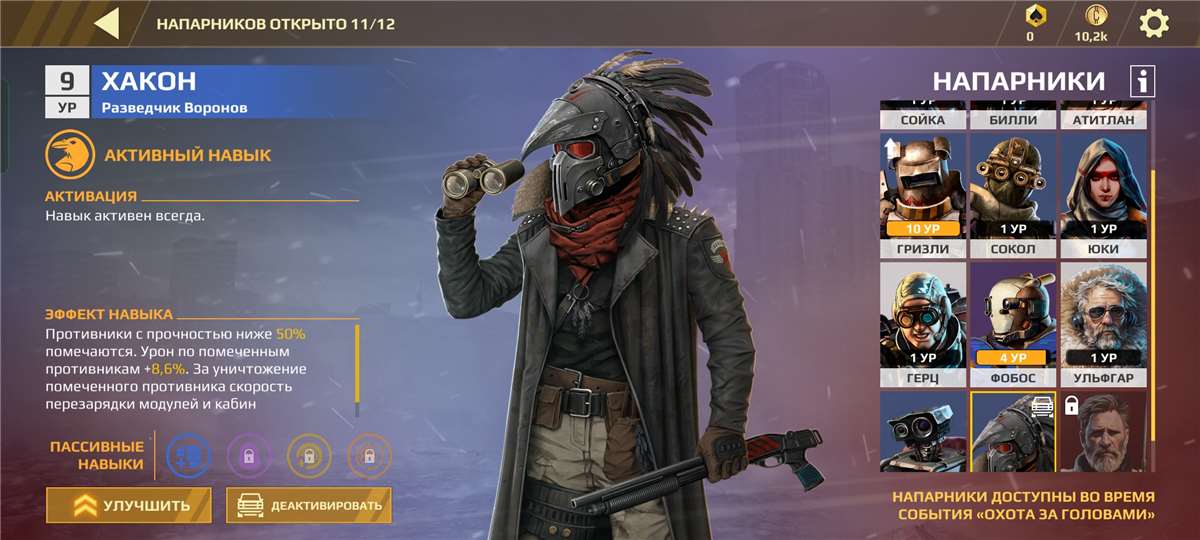
Task: Select the locked bearded partner card
Action: (x=1102, y=432)
